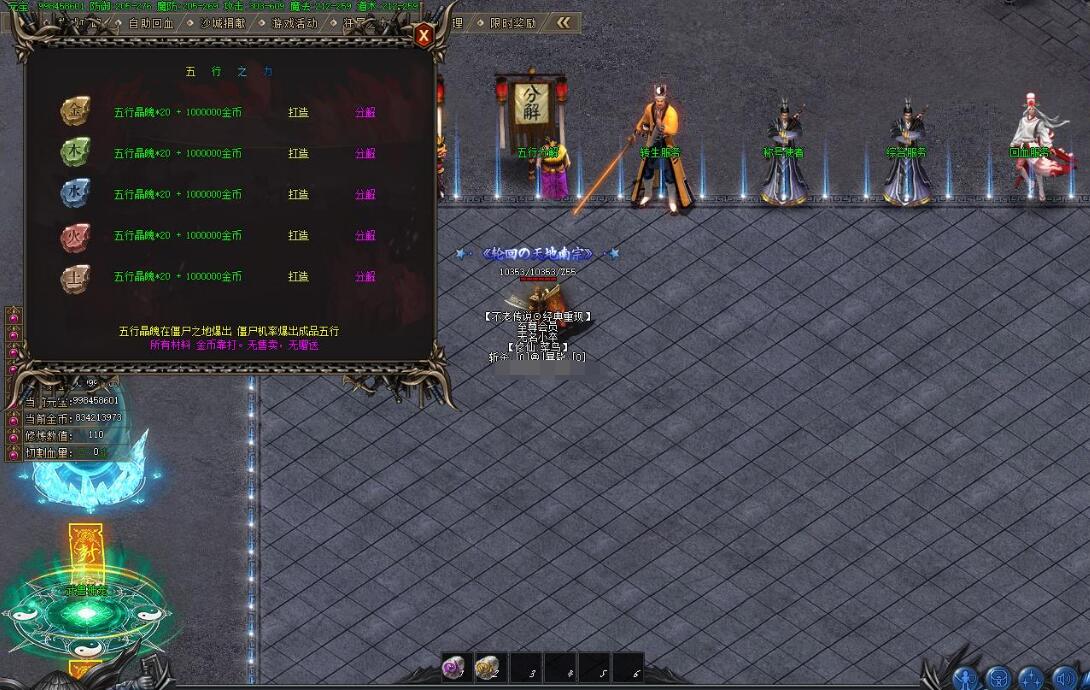Decompose (分解) the 金 element
1090x690 pixels.
click(x=365, y=112)
